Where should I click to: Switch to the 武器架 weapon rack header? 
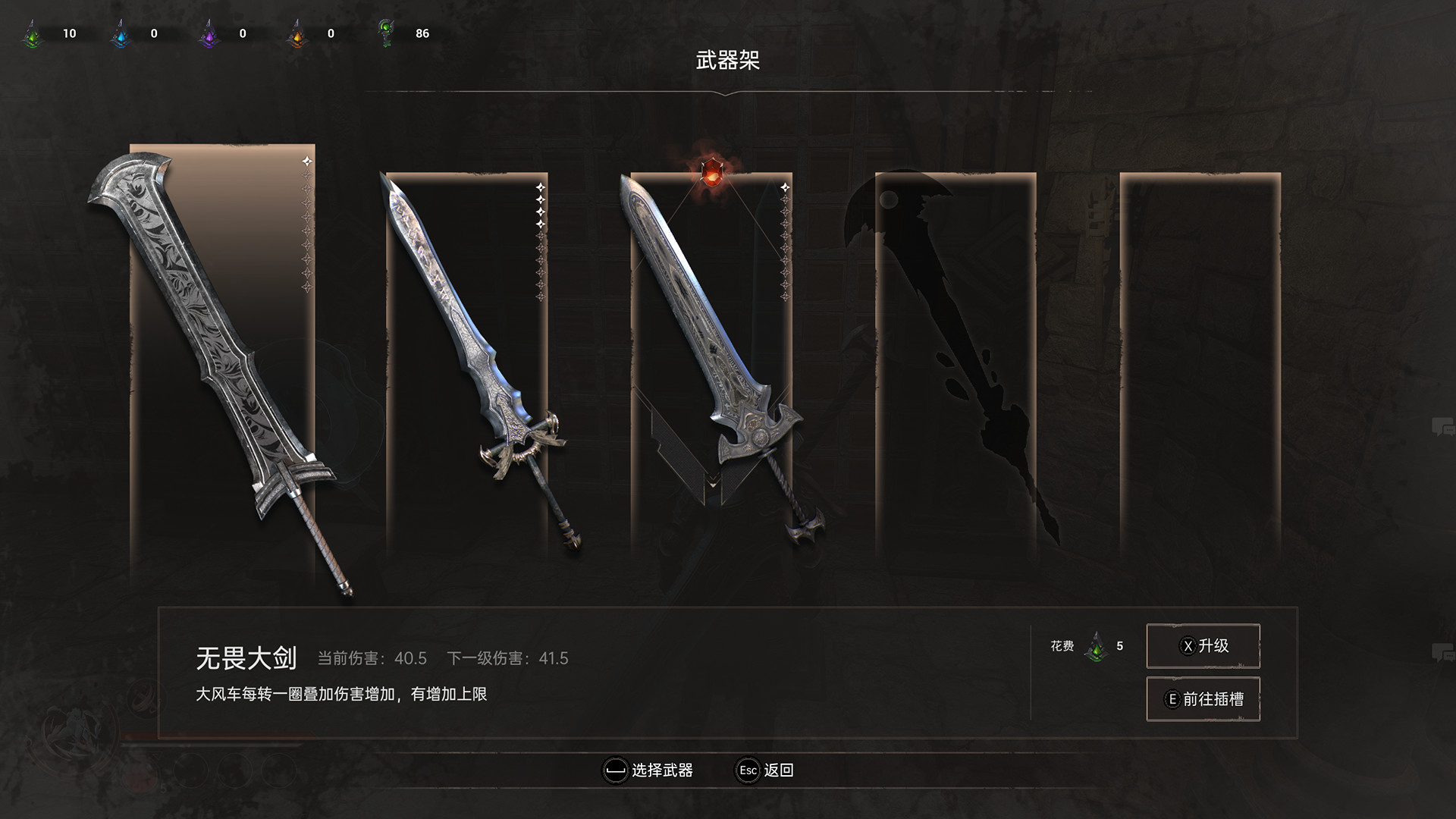pos(728,60)
